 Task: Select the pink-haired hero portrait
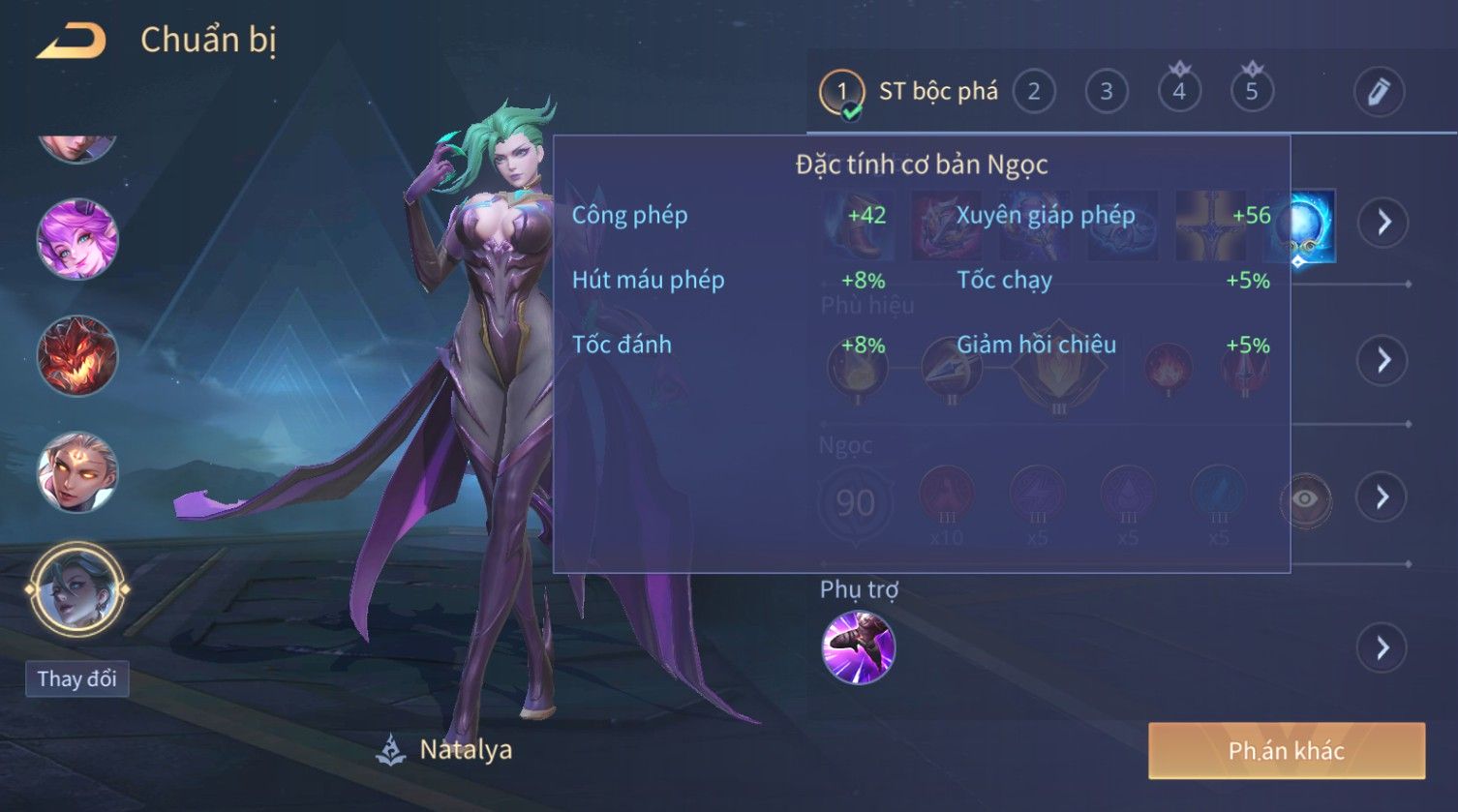[76, 239]
